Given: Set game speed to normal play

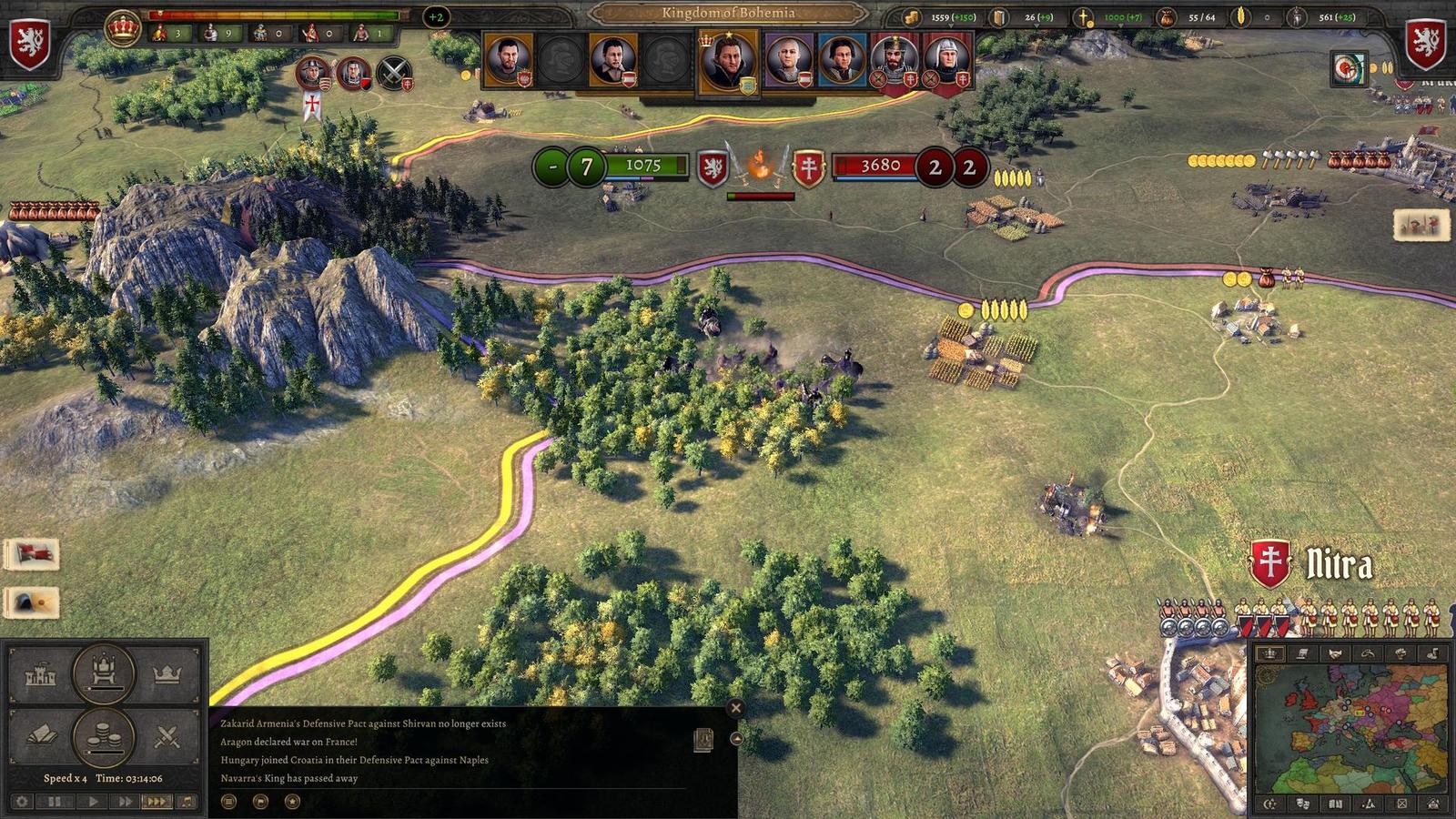Looking at the screenshot, I should (92, 802).
